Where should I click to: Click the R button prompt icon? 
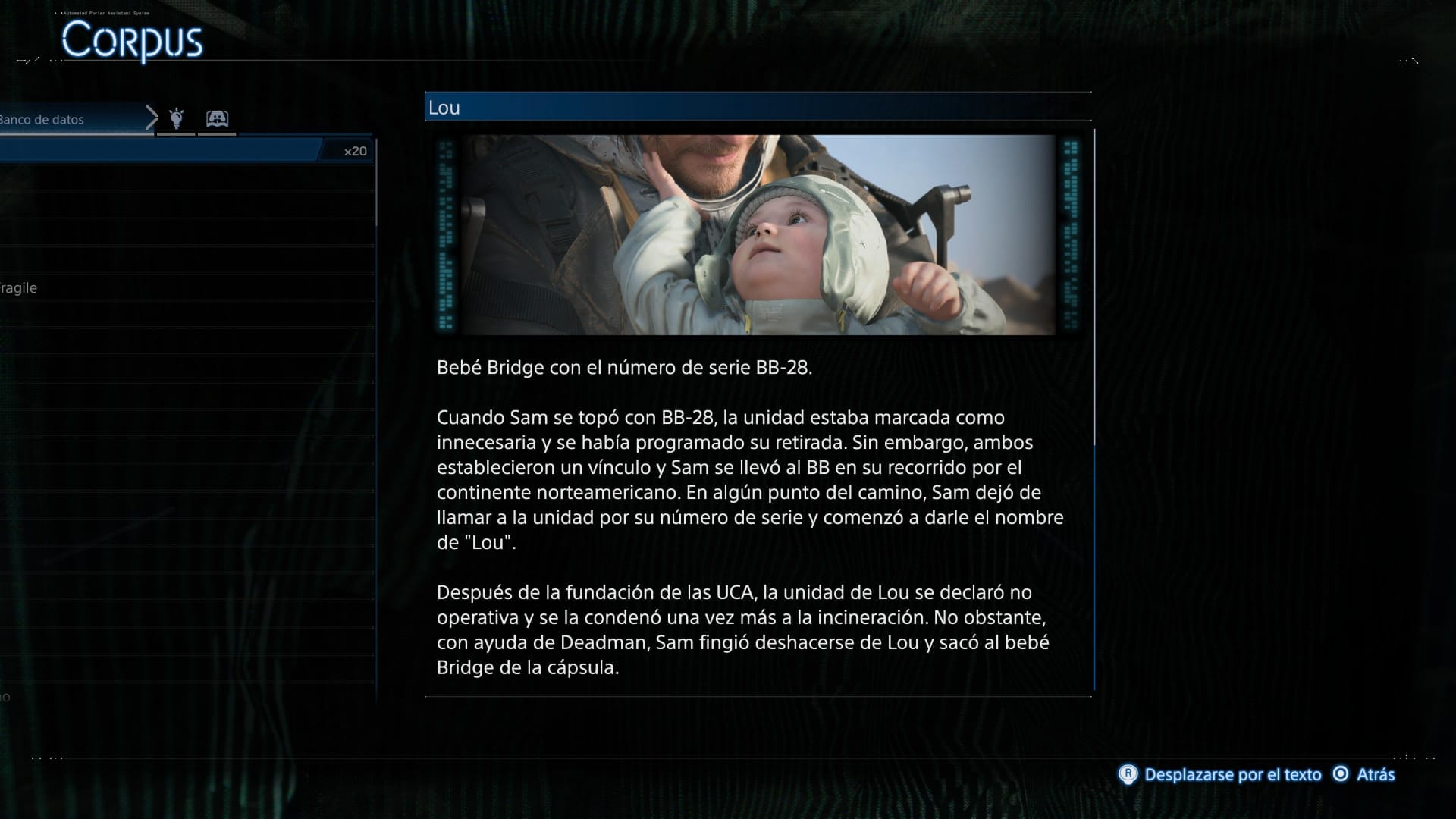[1131, 774]
